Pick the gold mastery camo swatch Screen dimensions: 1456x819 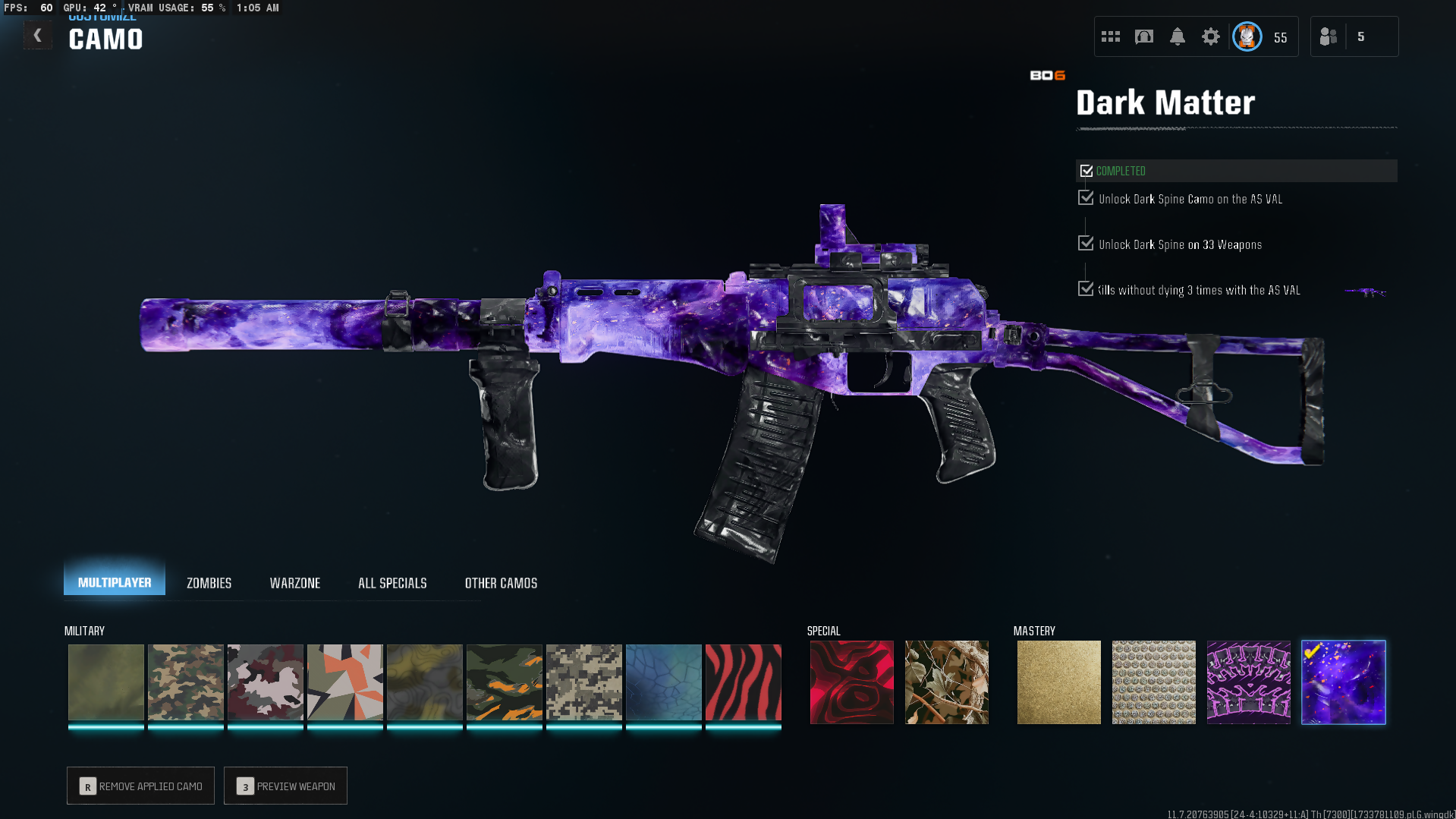pyautogui.click(x=1058, y=682)
